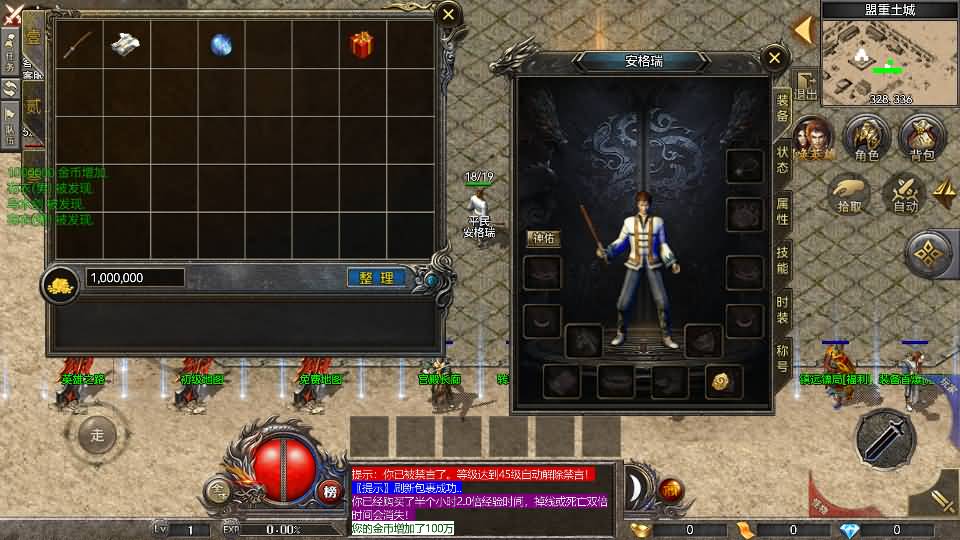Screen dimensions: 960x540
Task: Toggle the 自动 auto-battle button
Action: click(905, 194)
